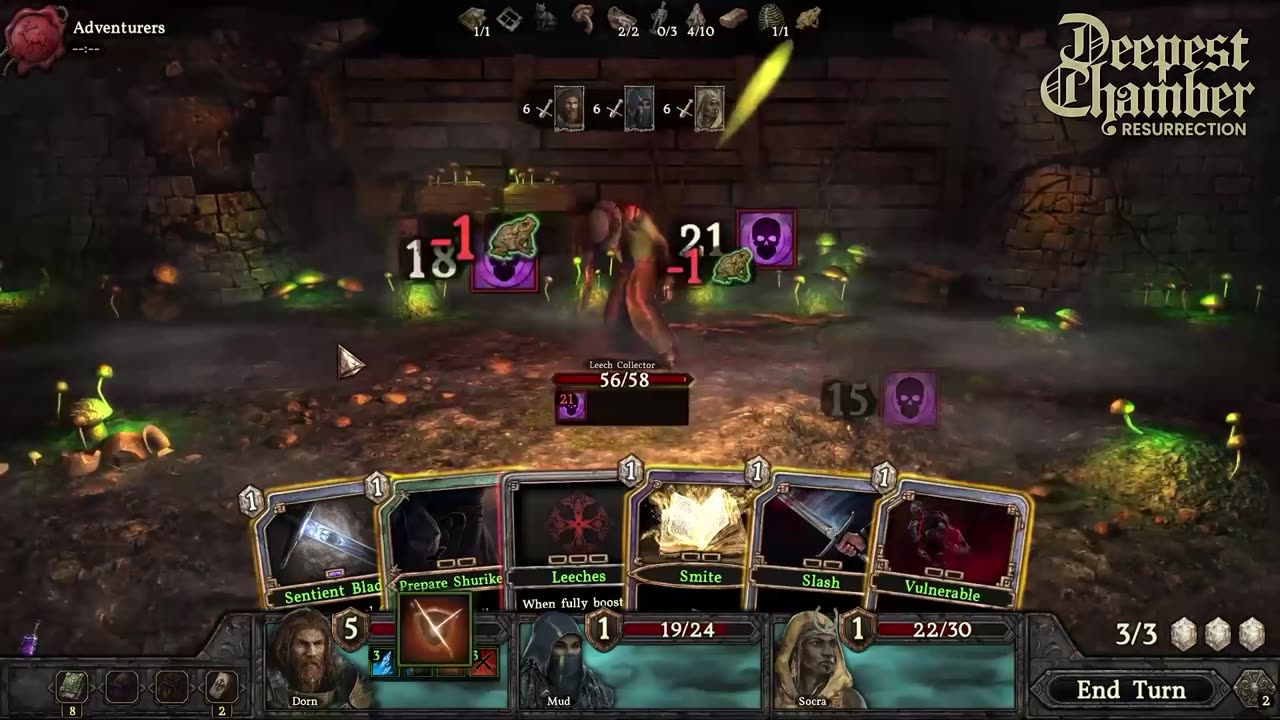This screenshot has width=1280, height=720.
Task: Choose the Prepare Shuriken card
Action: [x=445, y=535]
